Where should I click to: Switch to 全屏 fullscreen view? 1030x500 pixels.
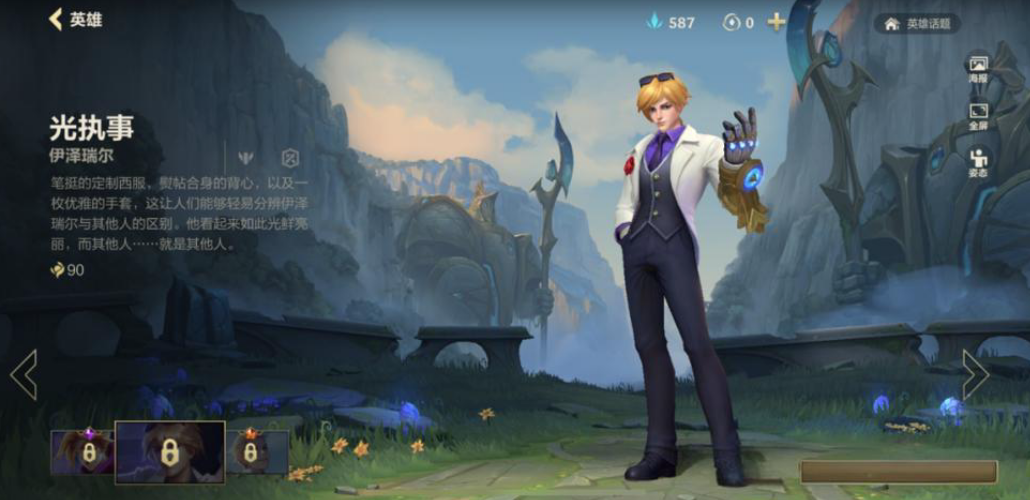[977, 117]
